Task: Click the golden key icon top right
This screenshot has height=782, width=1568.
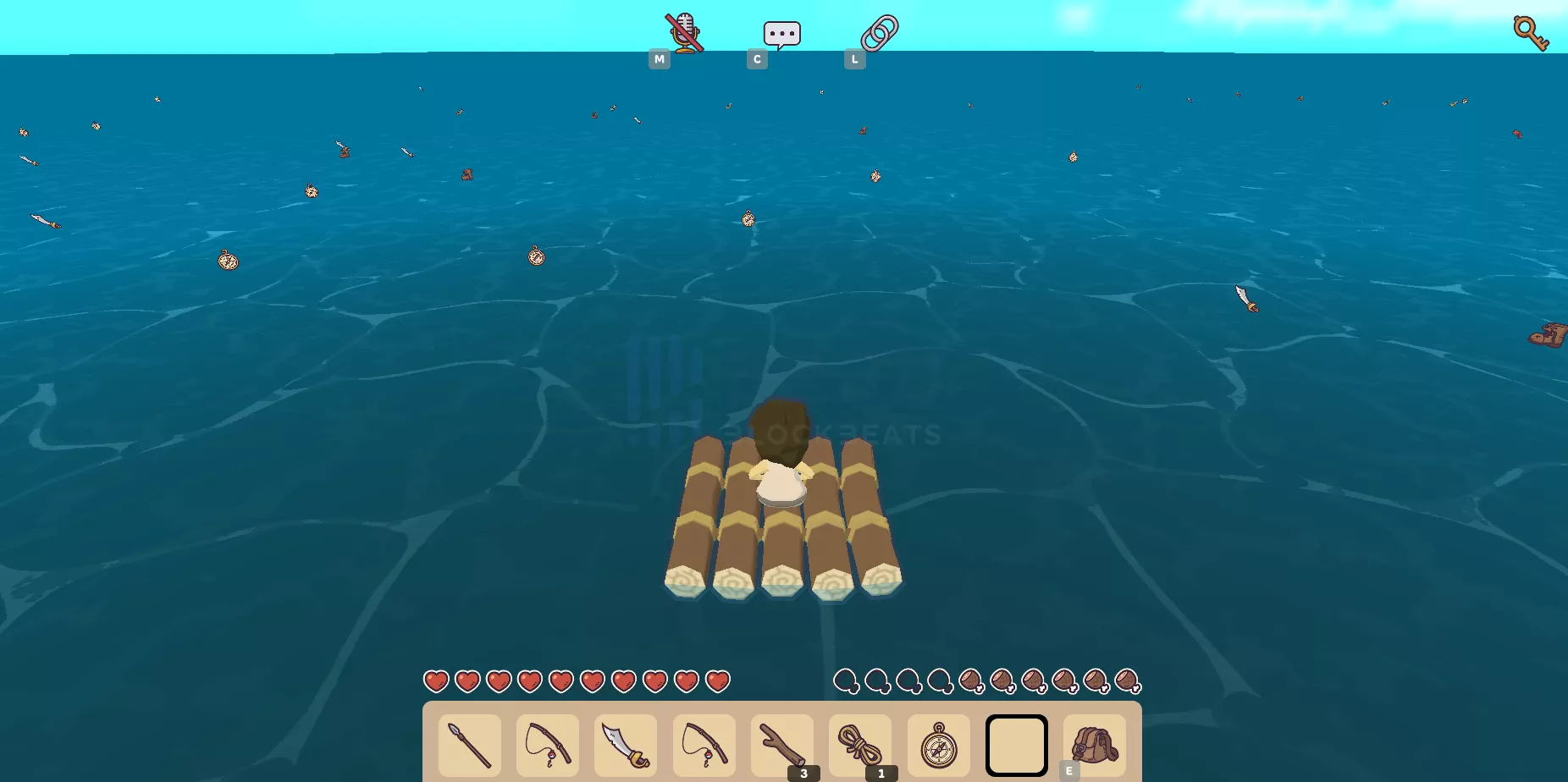Action: (x=1532, y=32)
